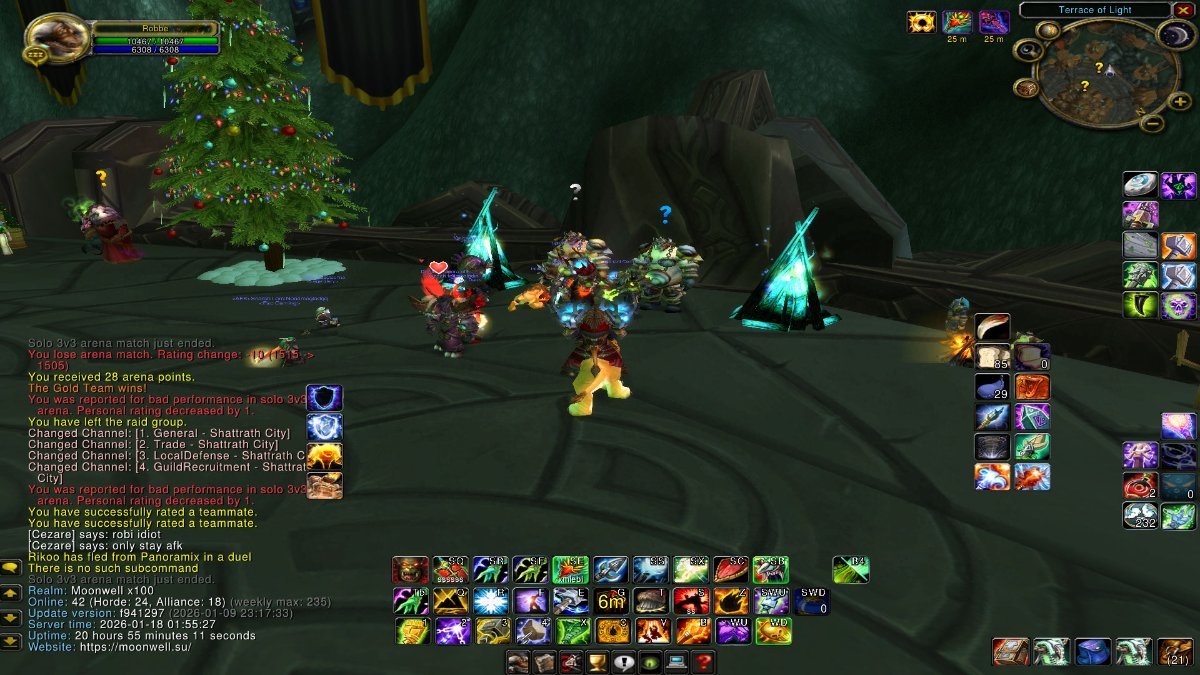Open the tracking magnifier button on minimap
Screen dimensions: 1200x675
[1027, 49]
